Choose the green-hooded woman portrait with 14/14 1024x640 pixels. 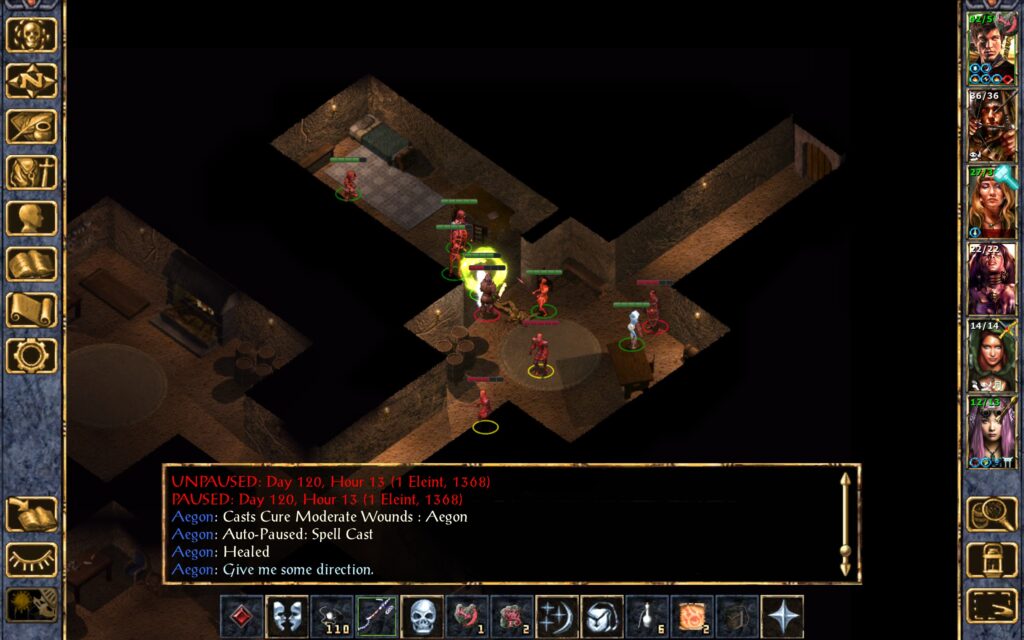pyautogui.click(x=990, y=355)
